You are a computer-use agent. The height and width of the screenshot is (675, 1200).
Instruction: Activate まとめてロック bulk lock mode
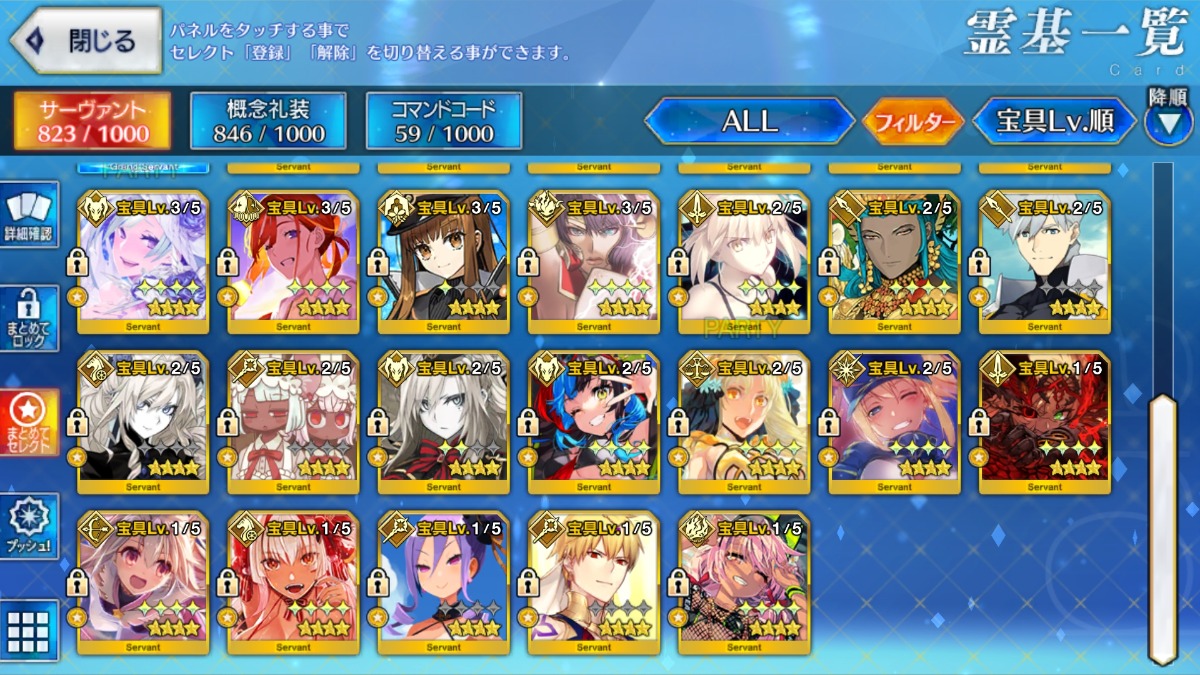pos(31,318)
